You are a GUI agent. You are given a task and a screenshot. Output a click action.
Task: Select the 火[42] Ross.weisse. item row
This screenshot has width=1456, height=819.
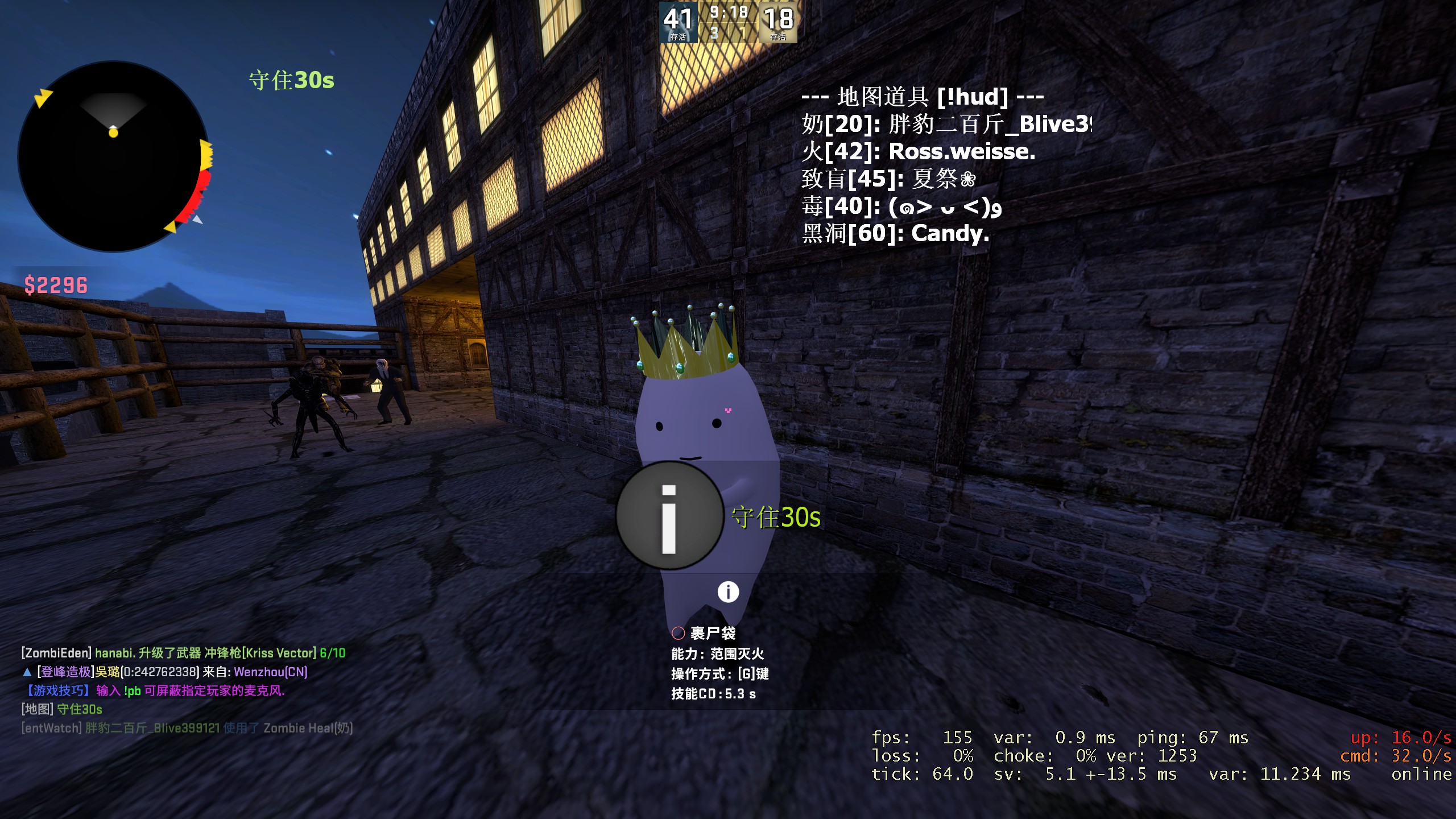[918, 151]
